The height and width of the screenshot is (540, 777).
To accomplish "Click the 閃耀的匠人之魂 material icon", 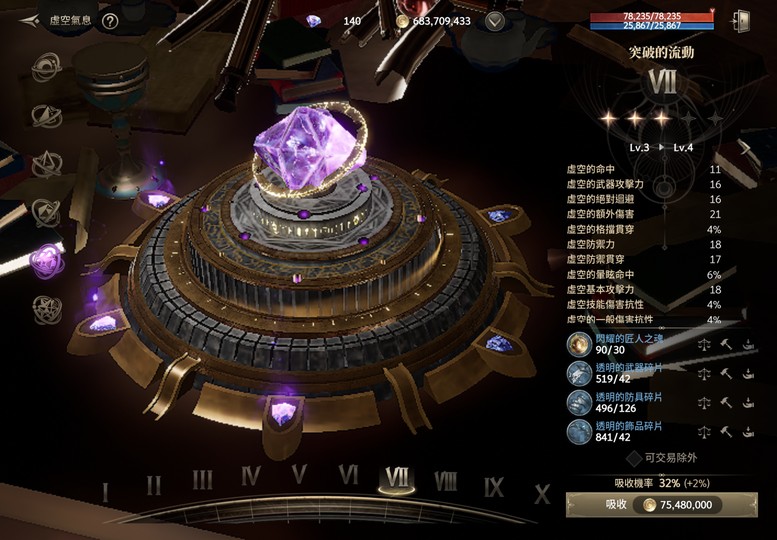I will [x=579, y=345].
